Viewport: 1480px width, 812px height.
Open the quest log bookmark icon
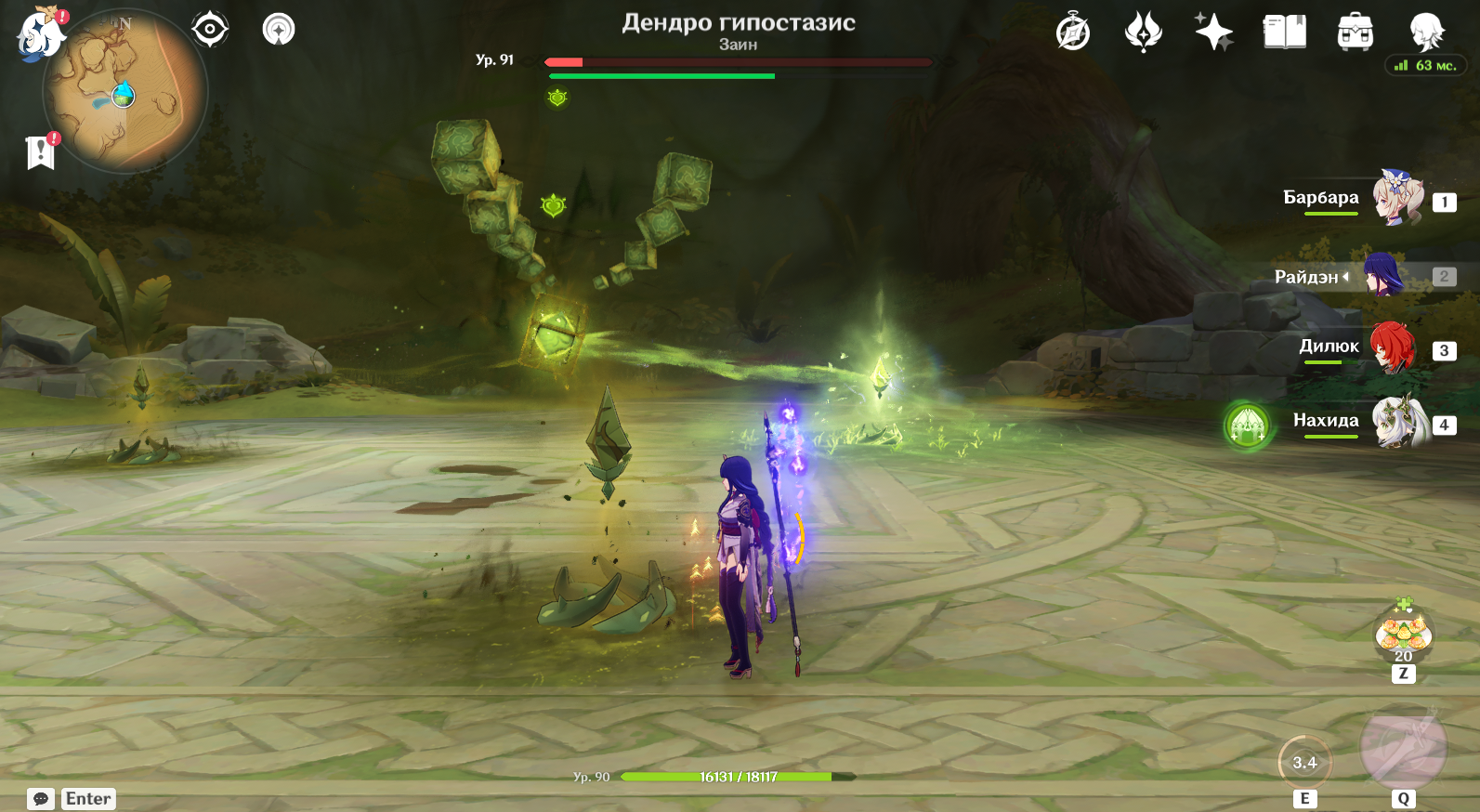[x=41, y=152]
